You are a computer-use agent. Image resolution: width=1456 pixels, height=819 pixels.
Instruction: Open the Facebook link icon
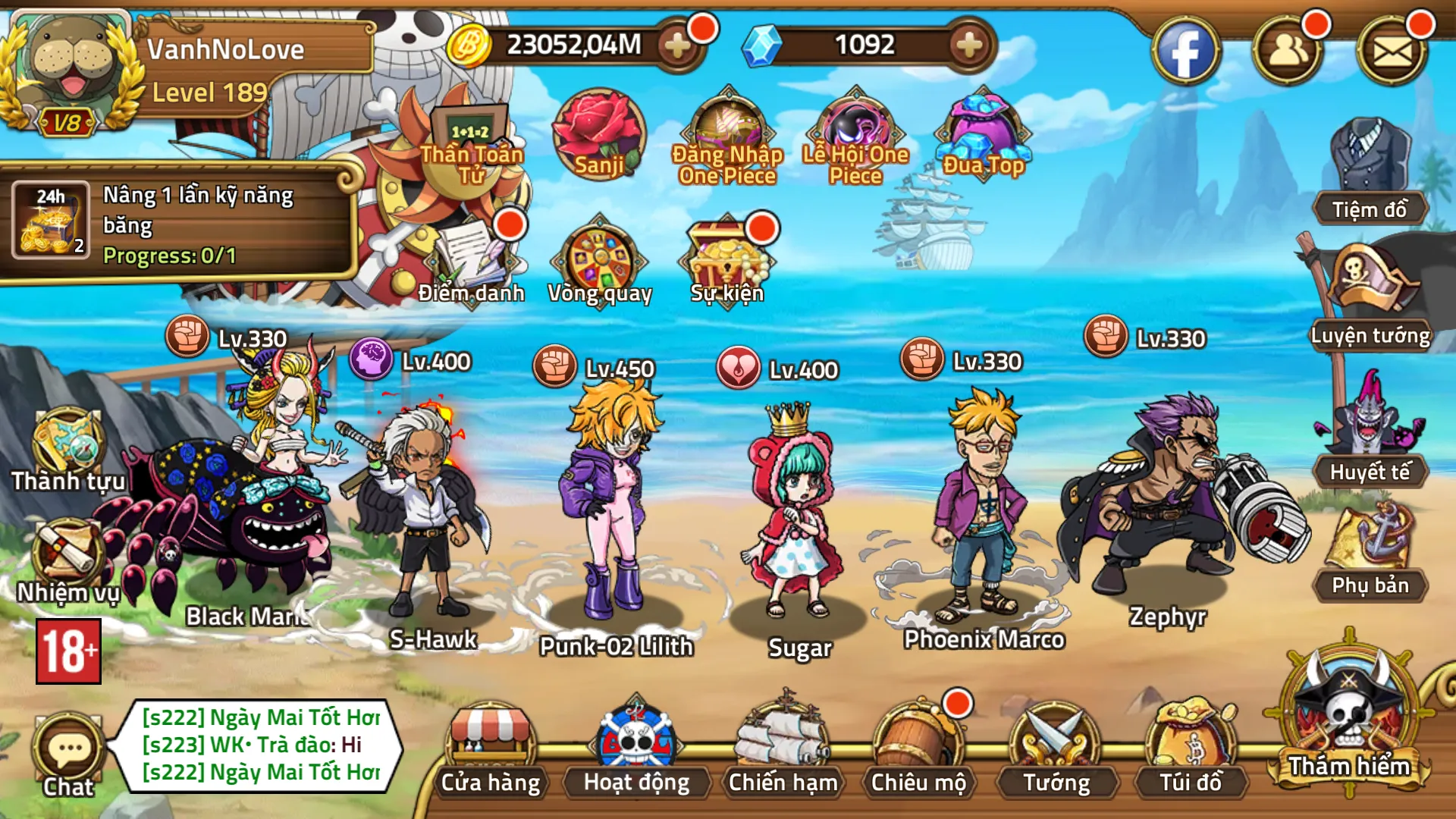(1186, 52)
